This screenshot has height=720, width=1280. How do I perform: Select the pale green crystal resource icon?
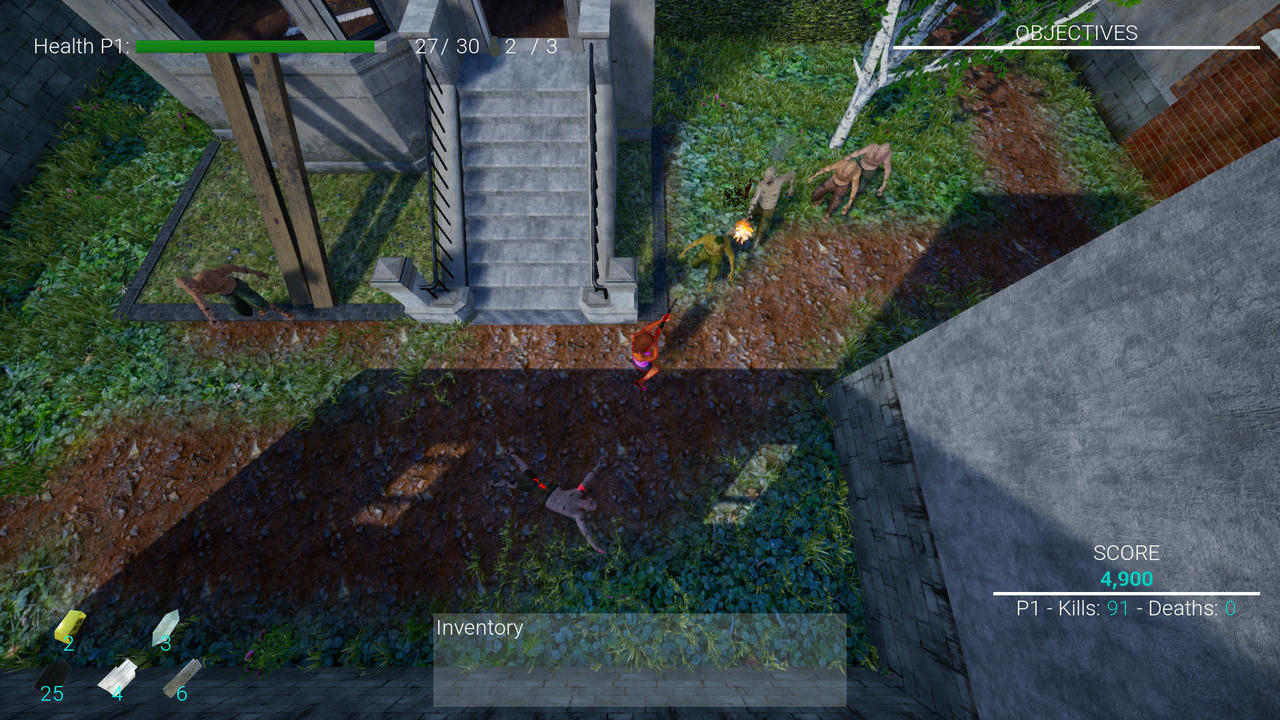click(165, 626)
